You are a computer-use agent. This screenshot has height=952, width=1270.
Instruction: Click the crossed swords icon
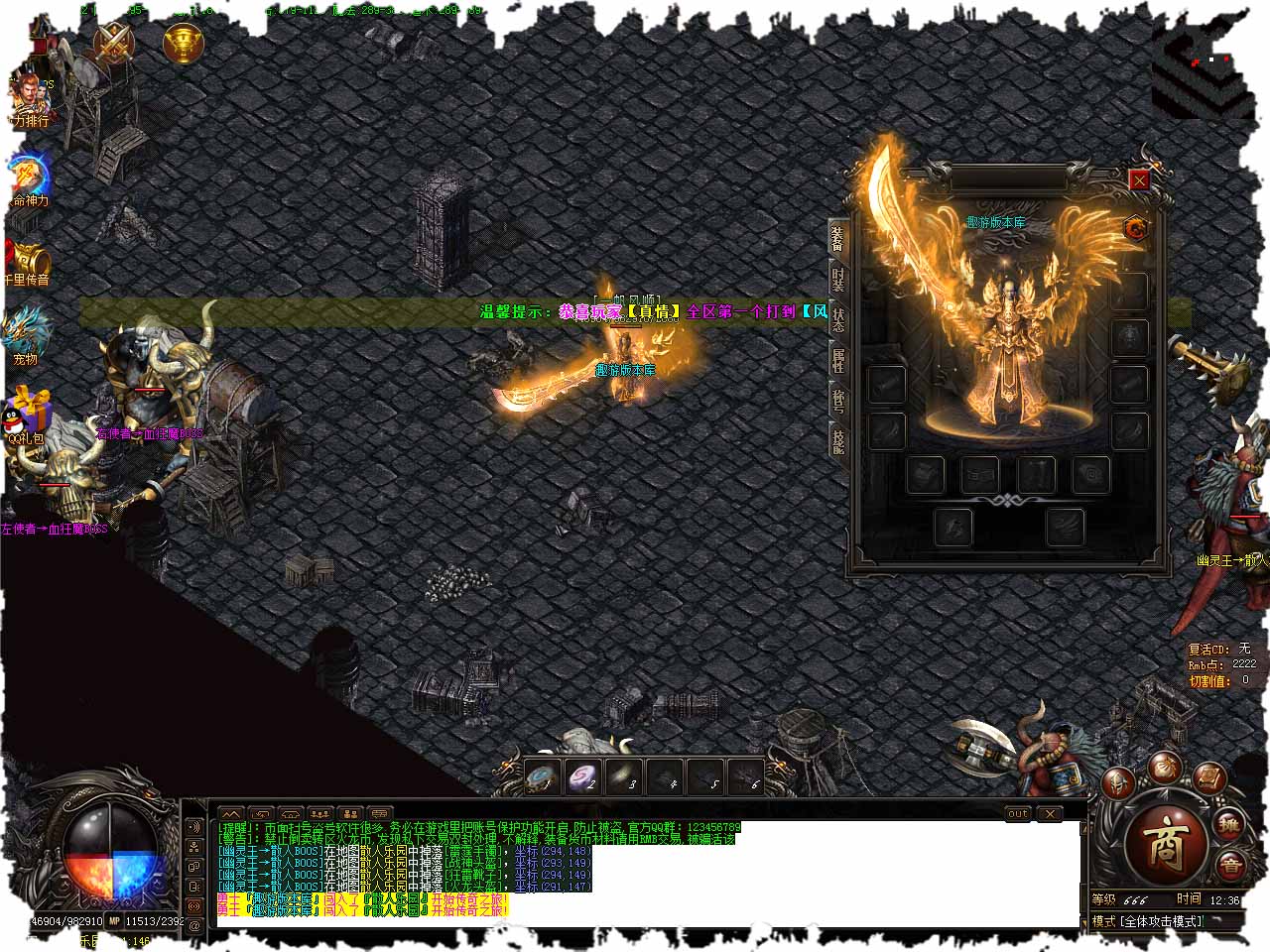[x=113, y=42]
